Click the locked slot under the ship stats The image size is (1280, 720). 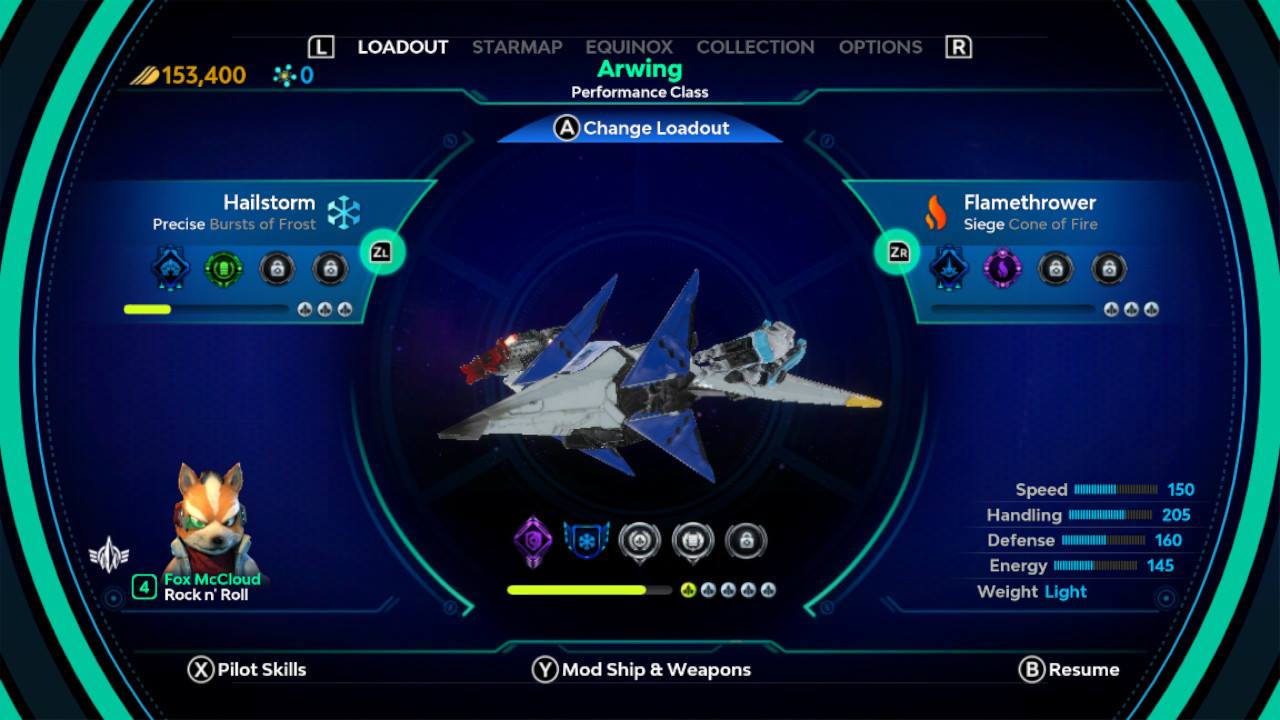pyautogui.click(x=745, y=539)
